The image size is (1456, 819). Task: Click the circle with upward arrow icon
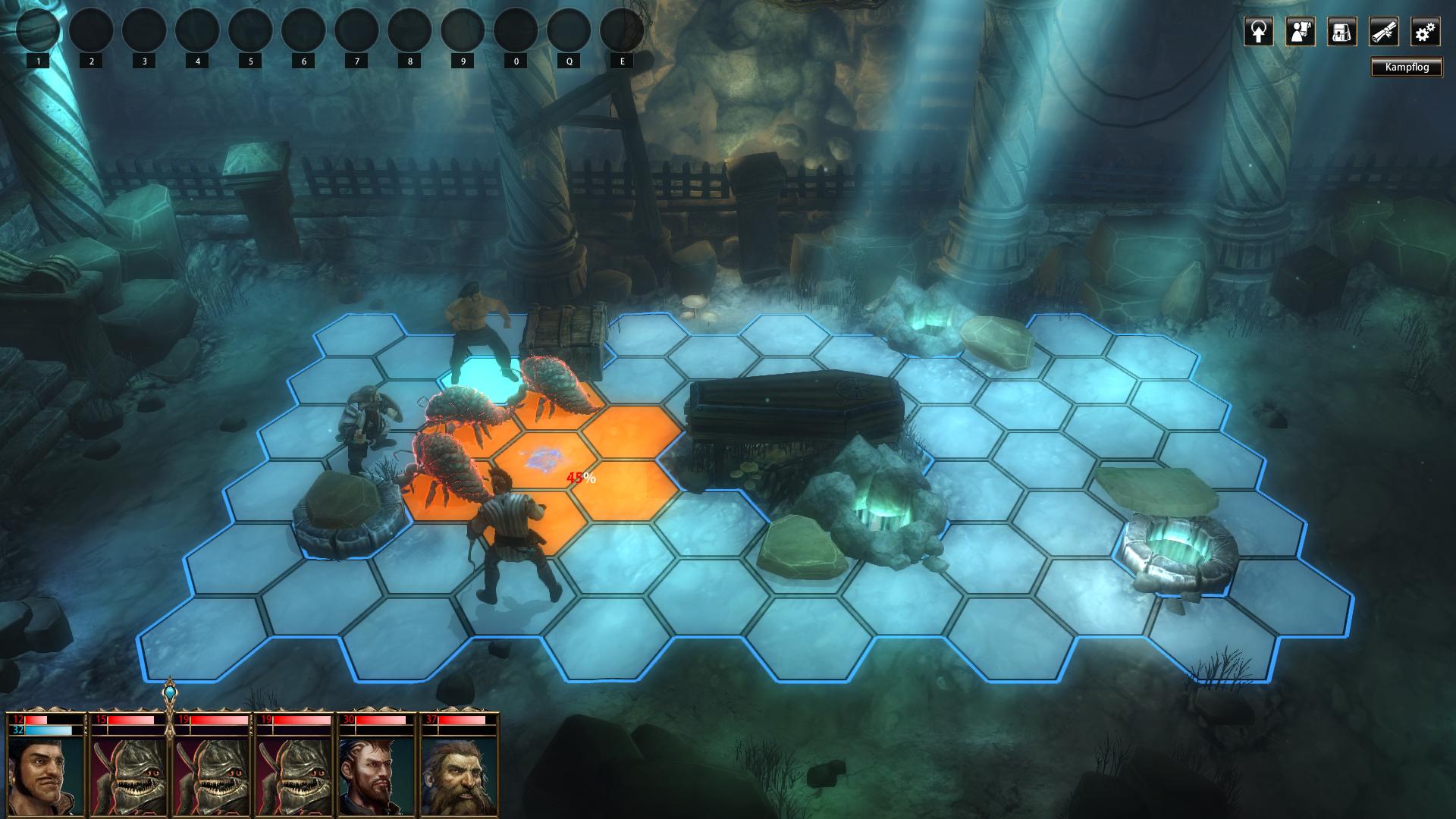[x=1258, y=32]
